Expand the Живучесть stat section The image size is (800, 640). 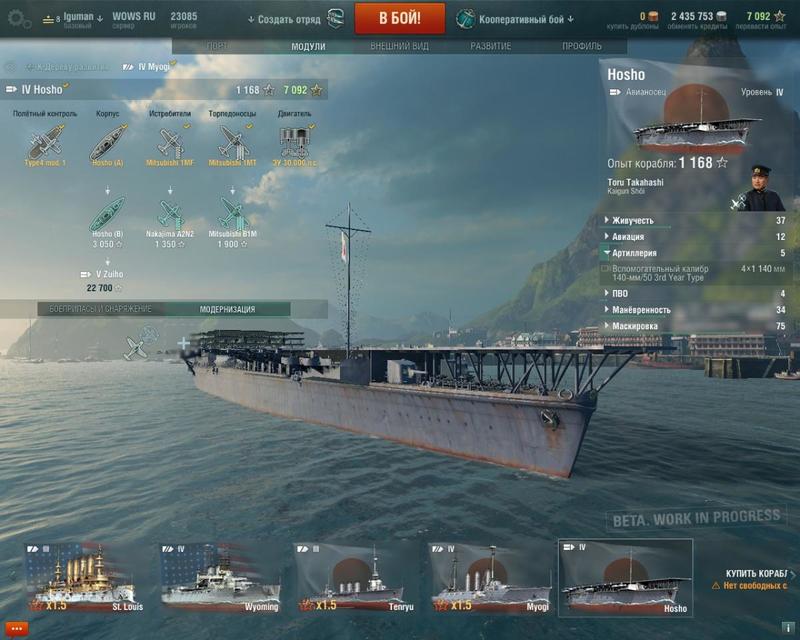coord(634,220)
